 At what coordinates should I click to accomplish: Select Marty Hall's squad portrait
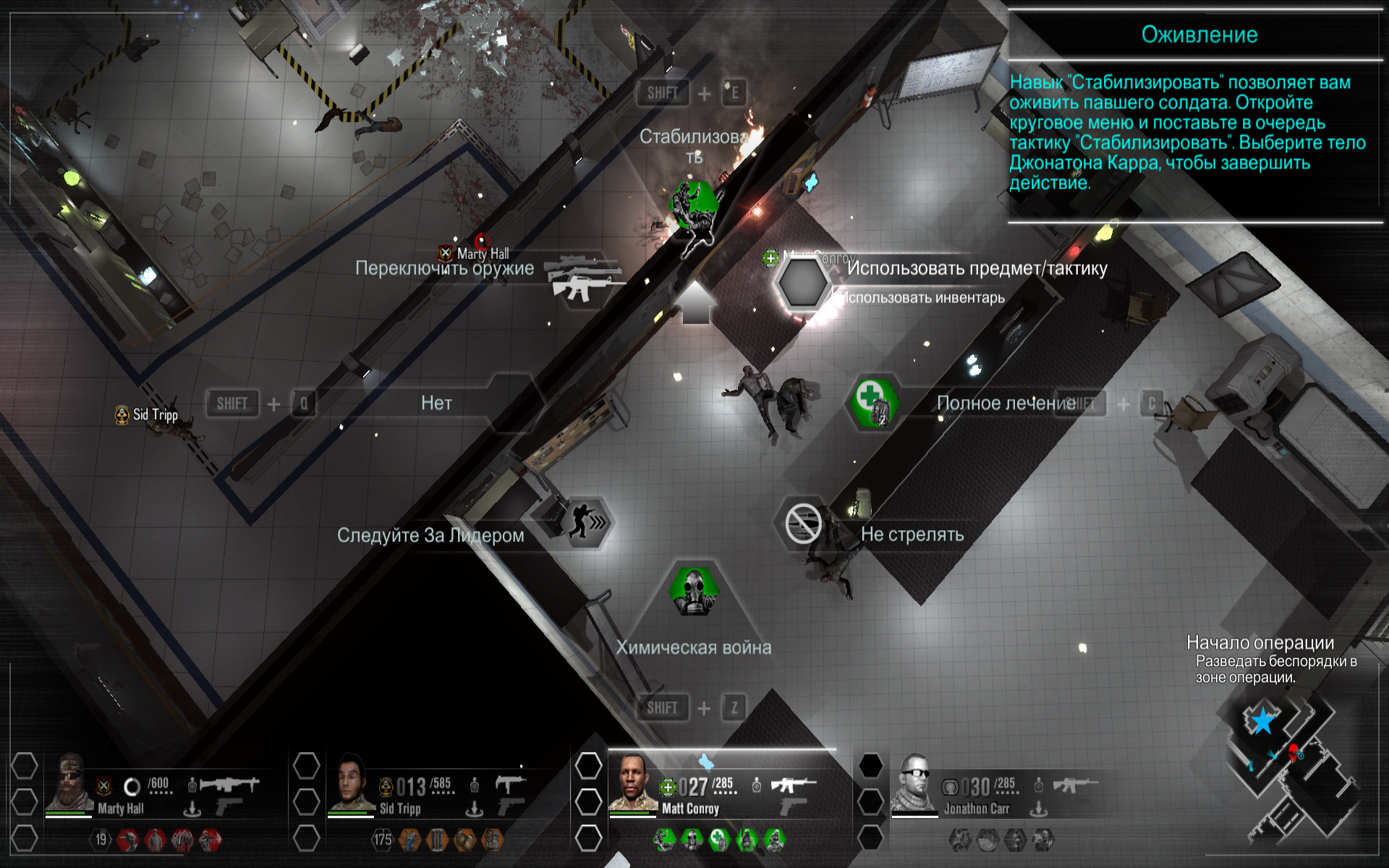tap(69, 783)
